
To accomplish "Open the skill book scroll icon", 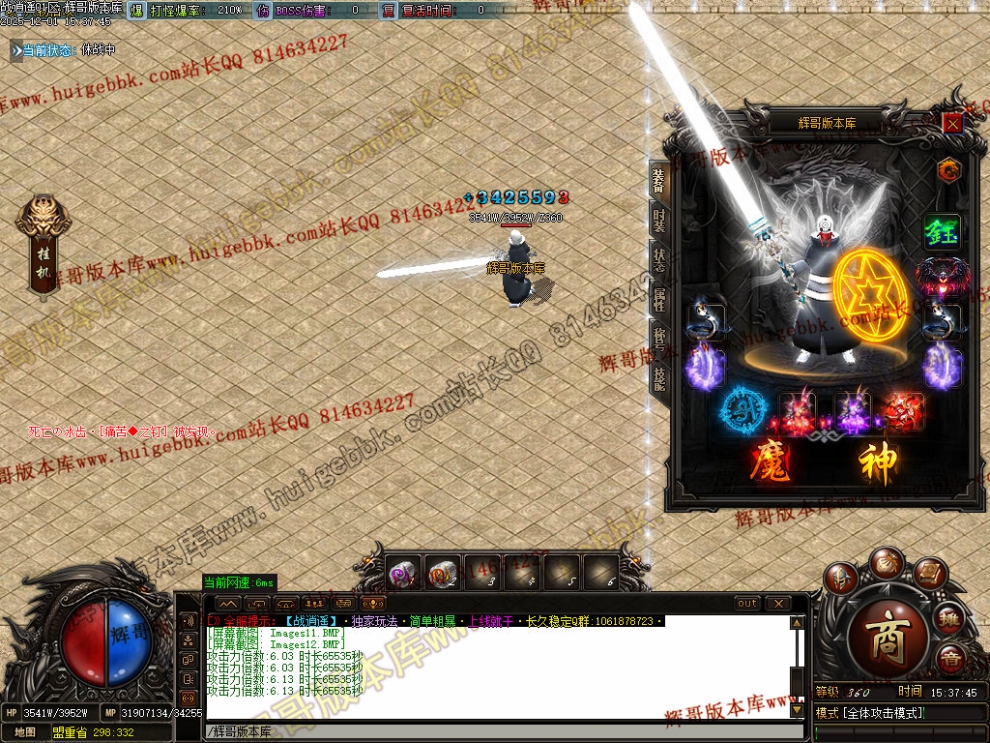I will pyautogui.click(x=930, y=574).
